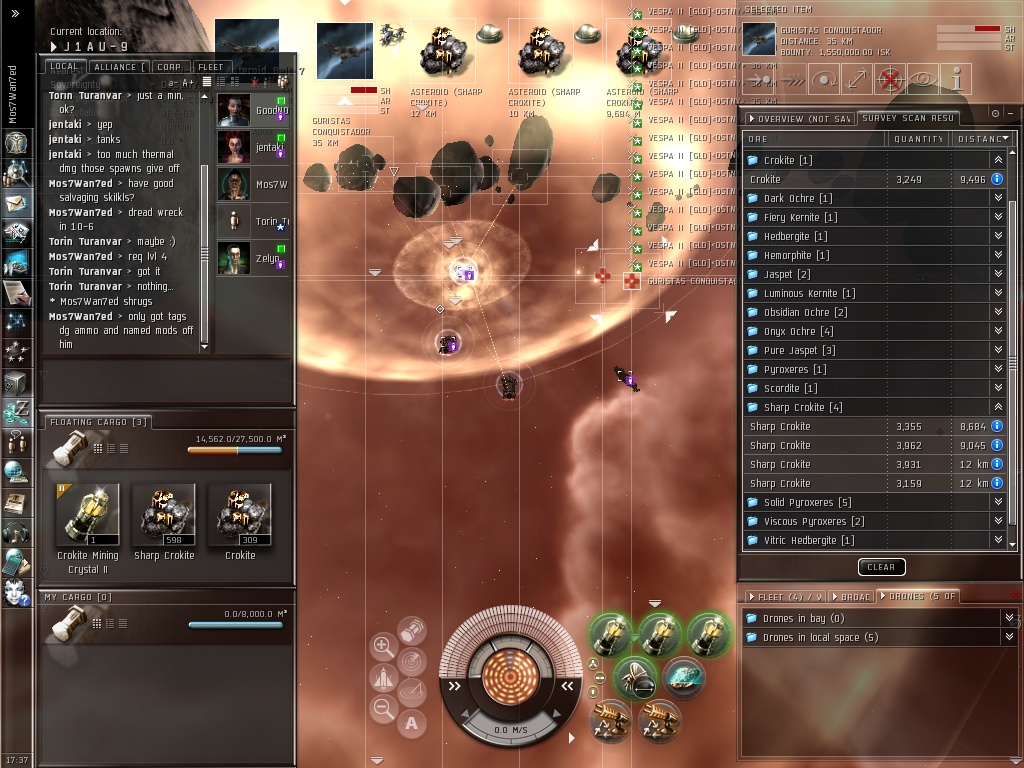Expand the Drones in bay list
The width and height of the screenshot is (1024, 768).
pos(1009,618)
